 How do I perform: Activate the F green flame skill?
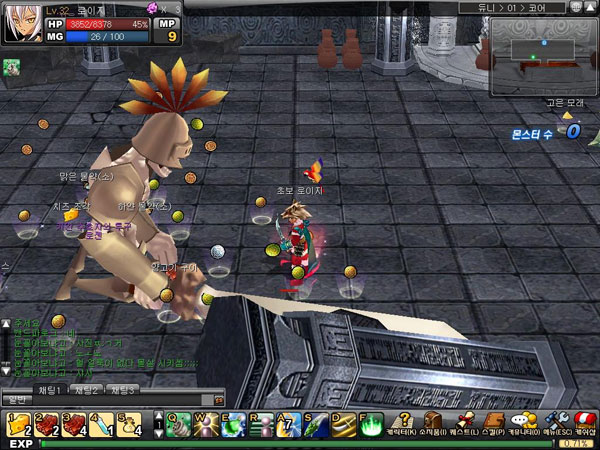[x=371, y=424]
